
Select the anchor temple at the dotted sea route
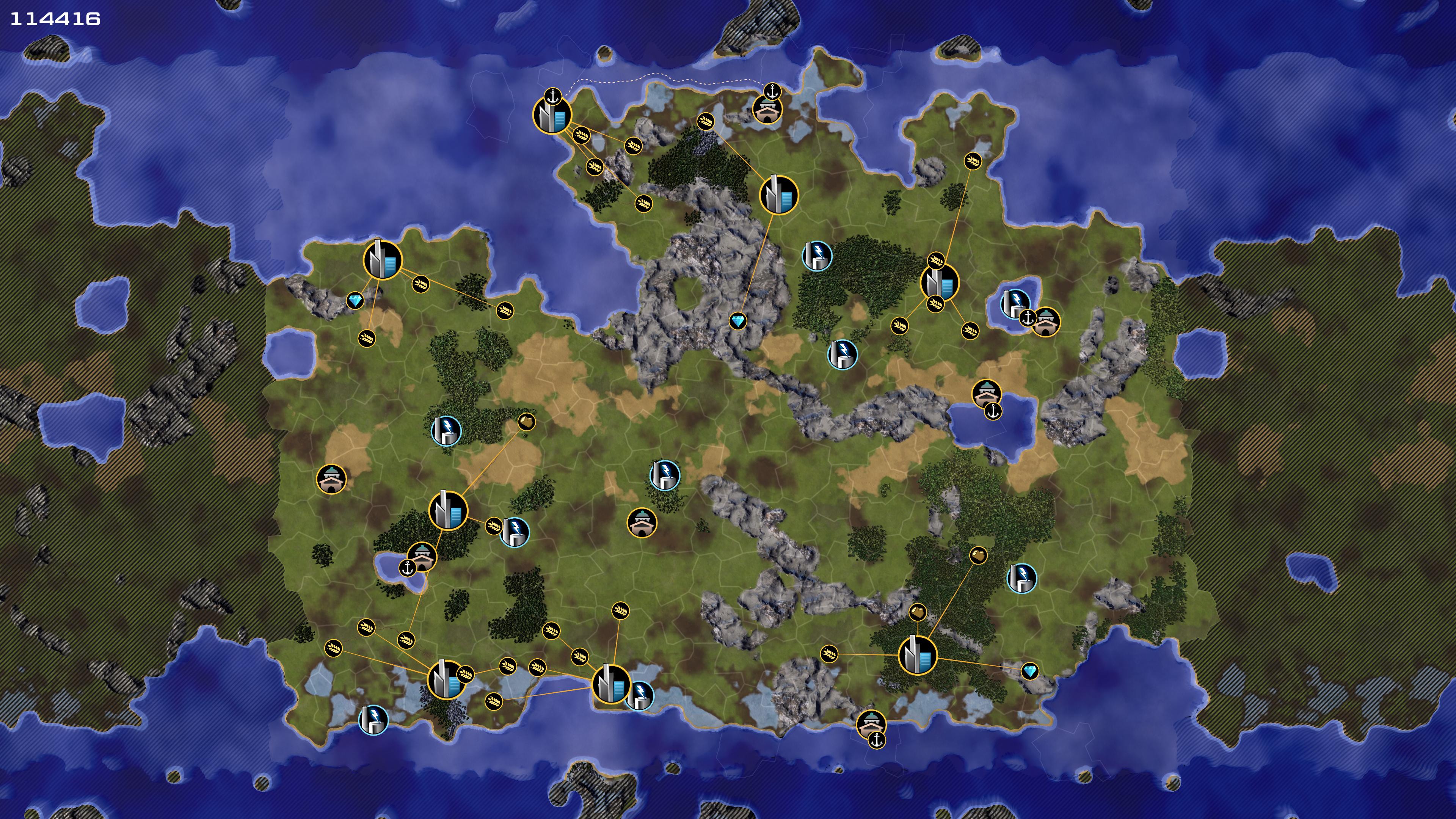pyautogui.click(x=767, y=108)
